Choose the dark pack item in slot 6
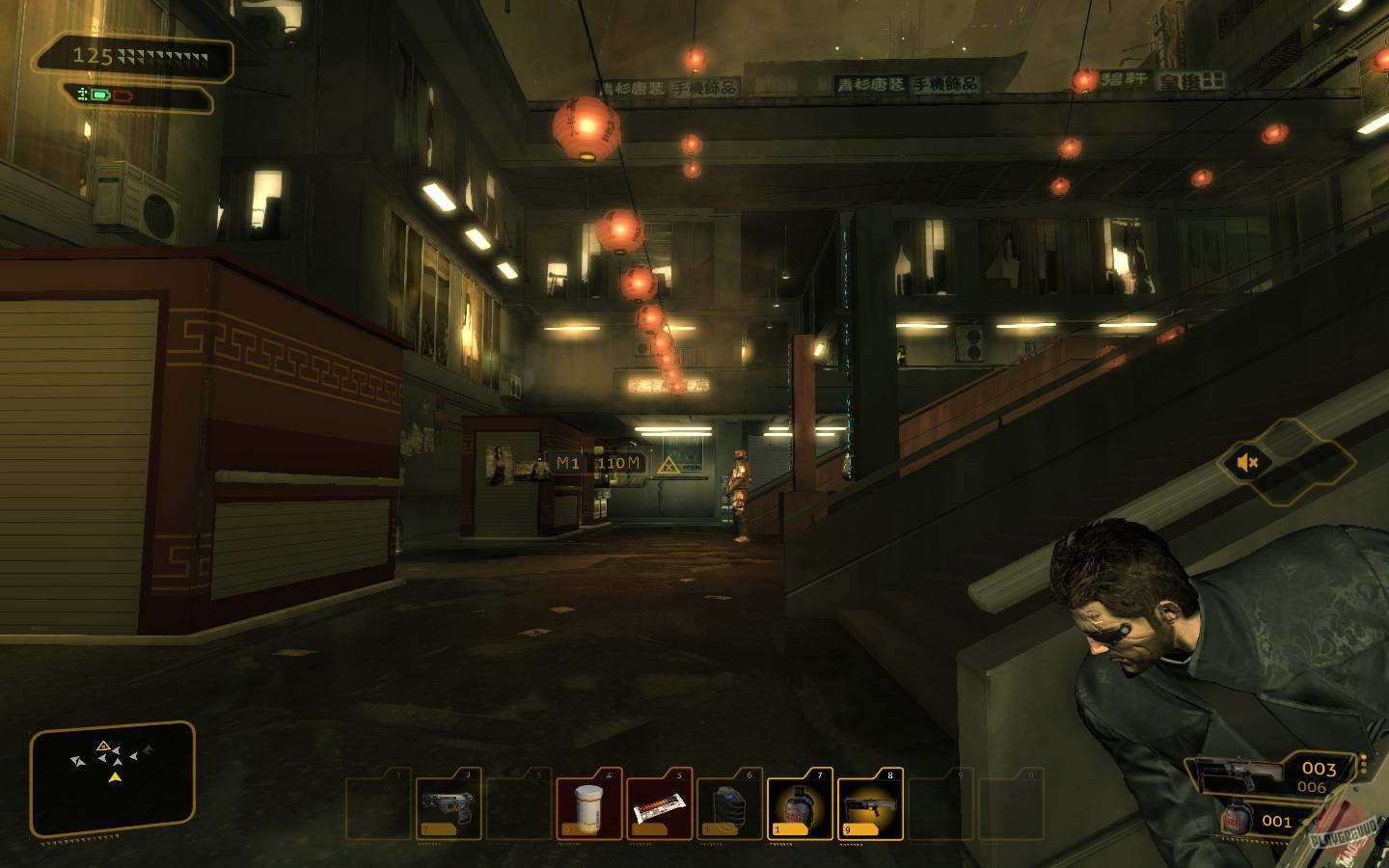Screen dimensions: 1389x868 (730, 806)
